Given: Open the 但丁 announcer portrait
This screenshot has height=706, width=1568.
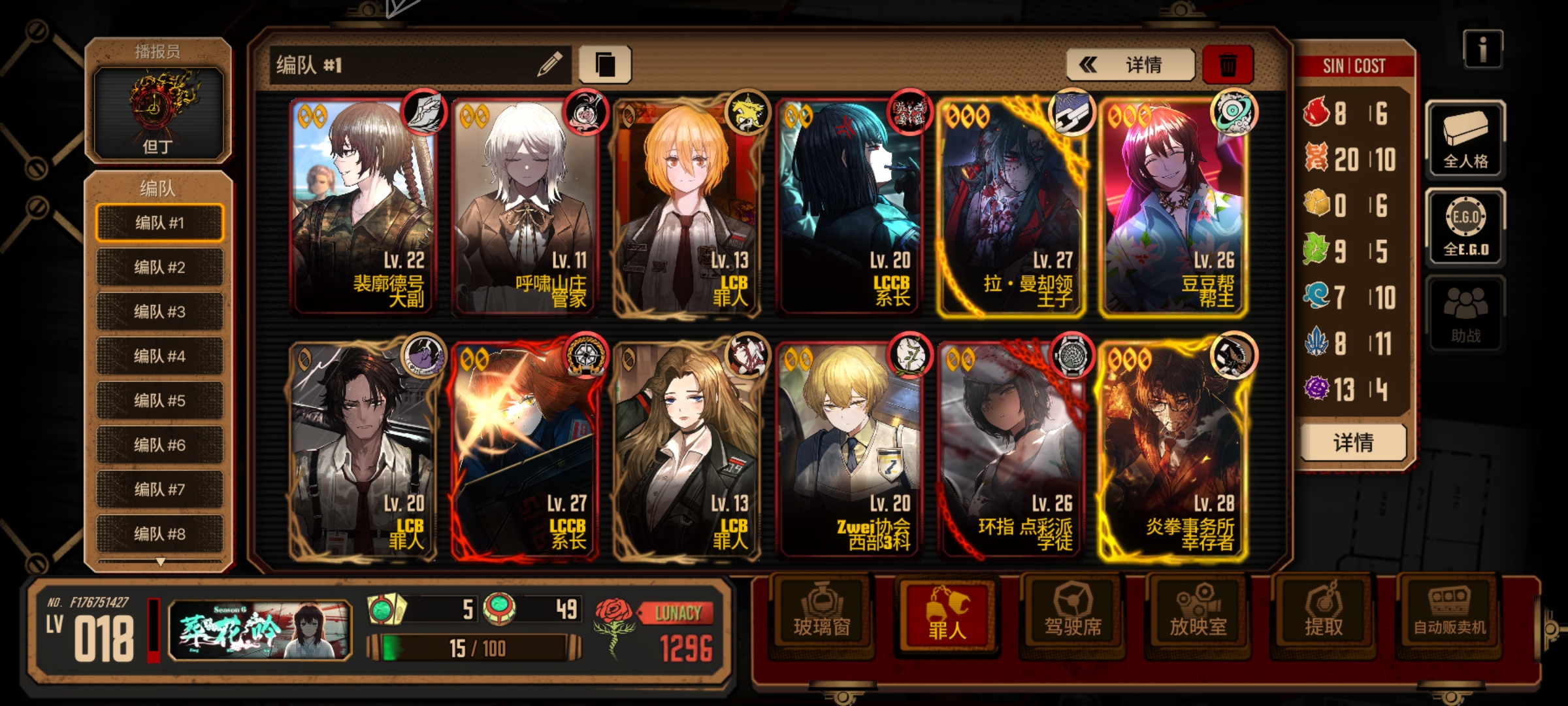Looking at the screenshot, I should (x=159, y=112).
